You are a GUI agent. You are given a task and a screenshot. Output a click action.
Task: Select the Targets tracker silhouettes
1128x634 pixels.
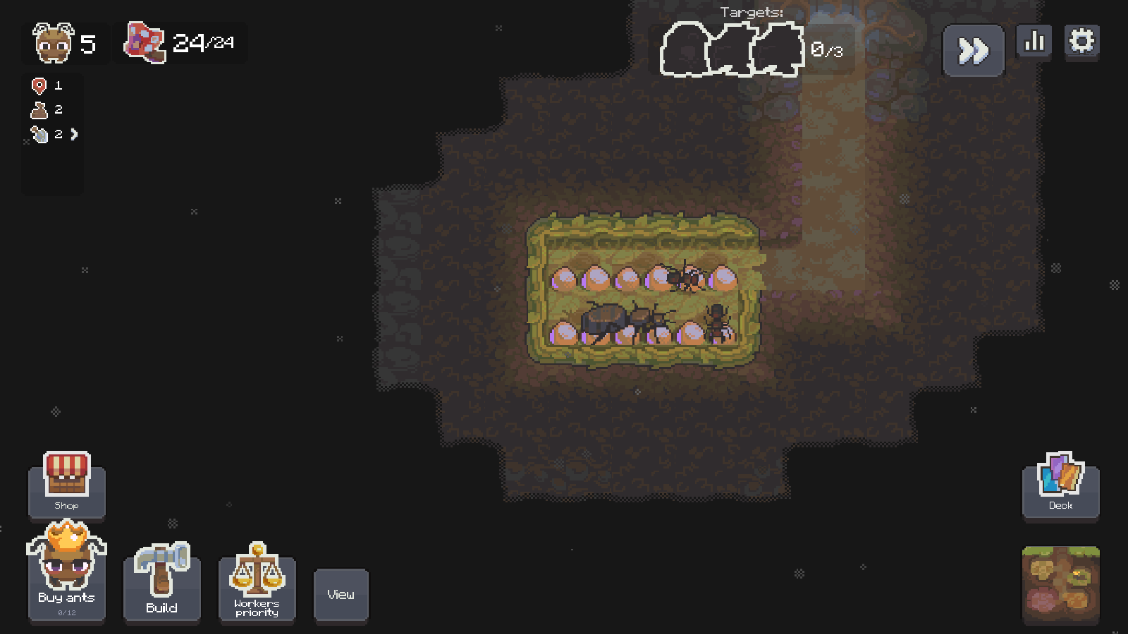coord(733,50)
